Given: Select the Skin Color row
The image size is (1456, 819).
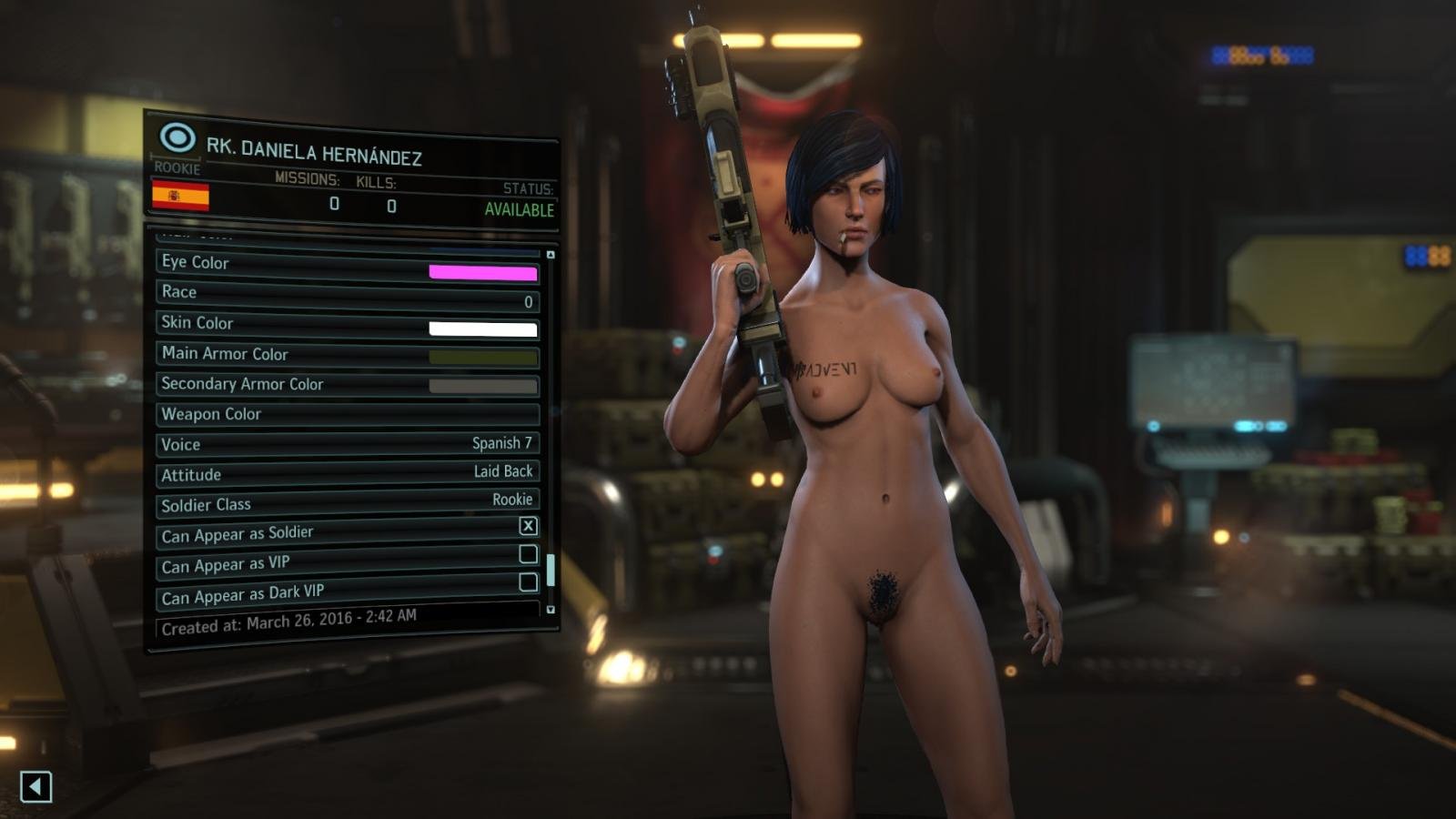Looking at the screenshot, I should [348, 325].
